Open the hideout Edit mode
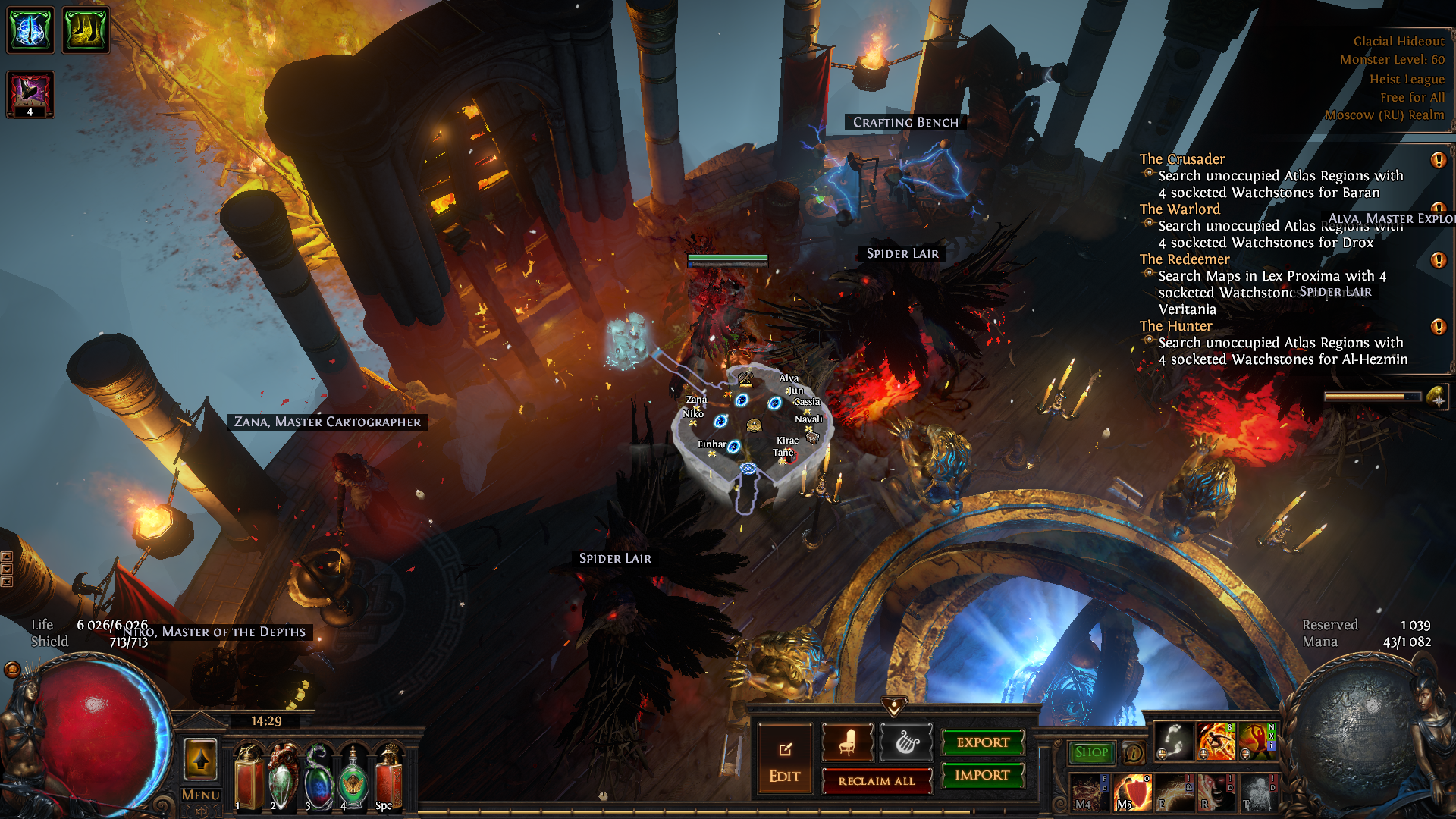Viewport: 1456px width, 819px height. [784, 761]
